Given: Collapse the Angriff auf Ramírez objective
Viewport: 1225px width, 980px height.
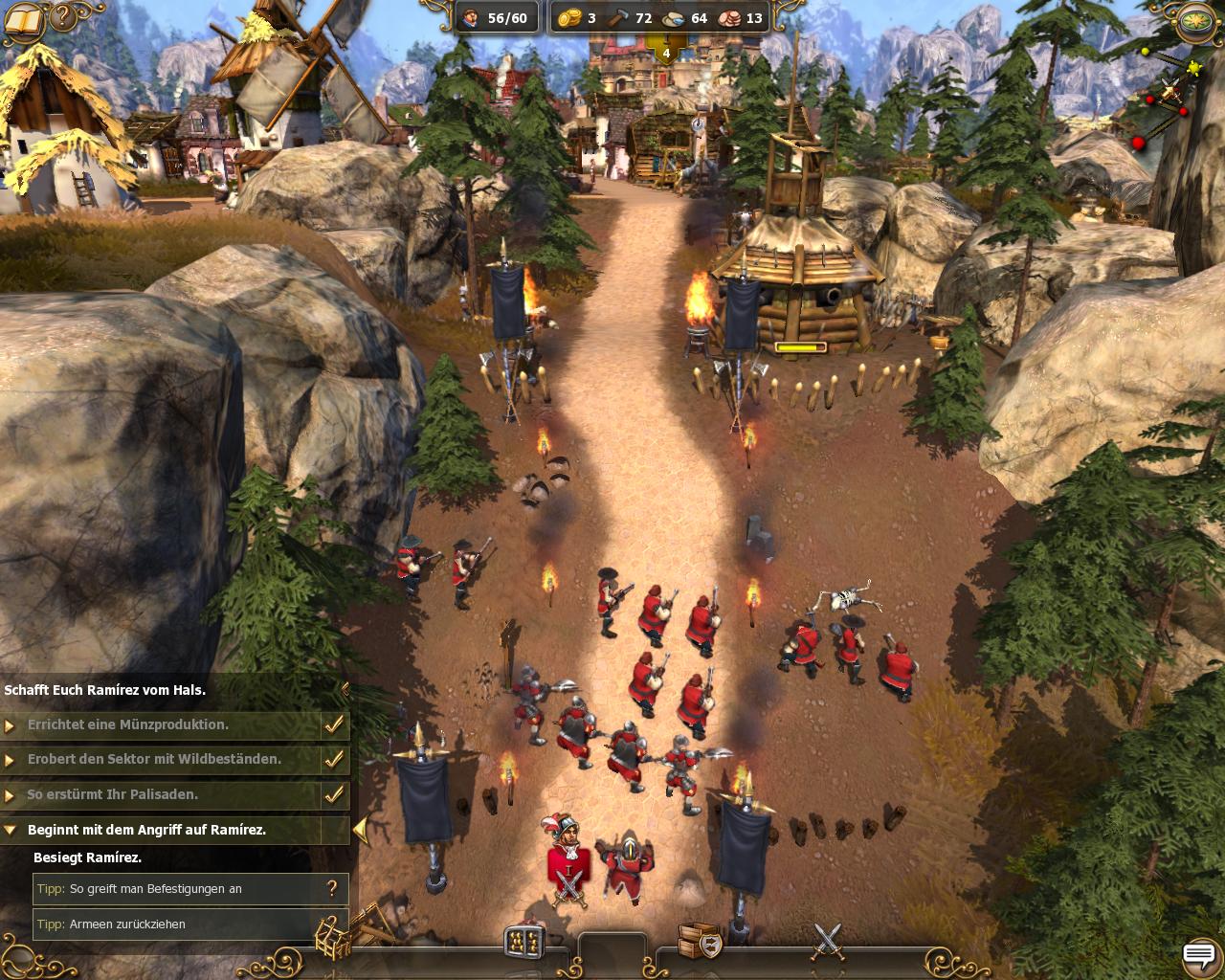Looking at the screenshot, I should pyautogui.click(x=11, y=830).
